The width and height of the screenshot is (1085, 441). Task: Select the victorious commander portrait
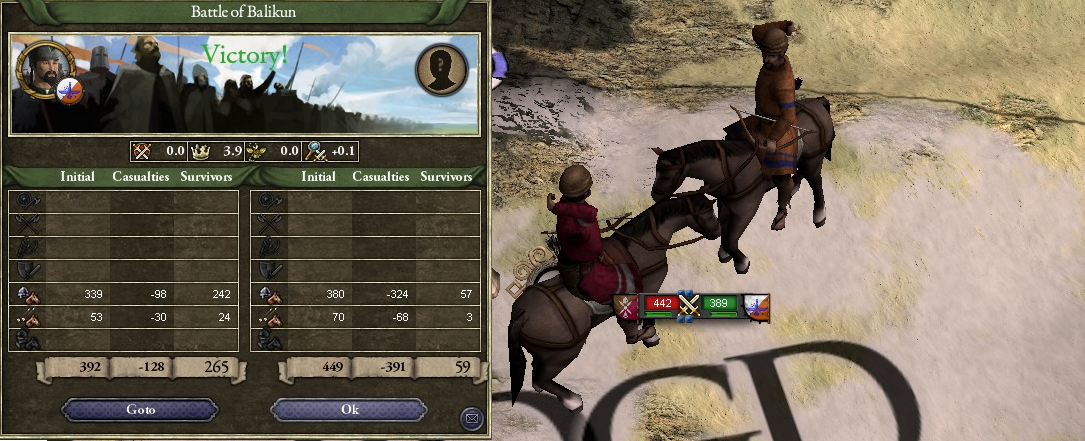(38, 69)
